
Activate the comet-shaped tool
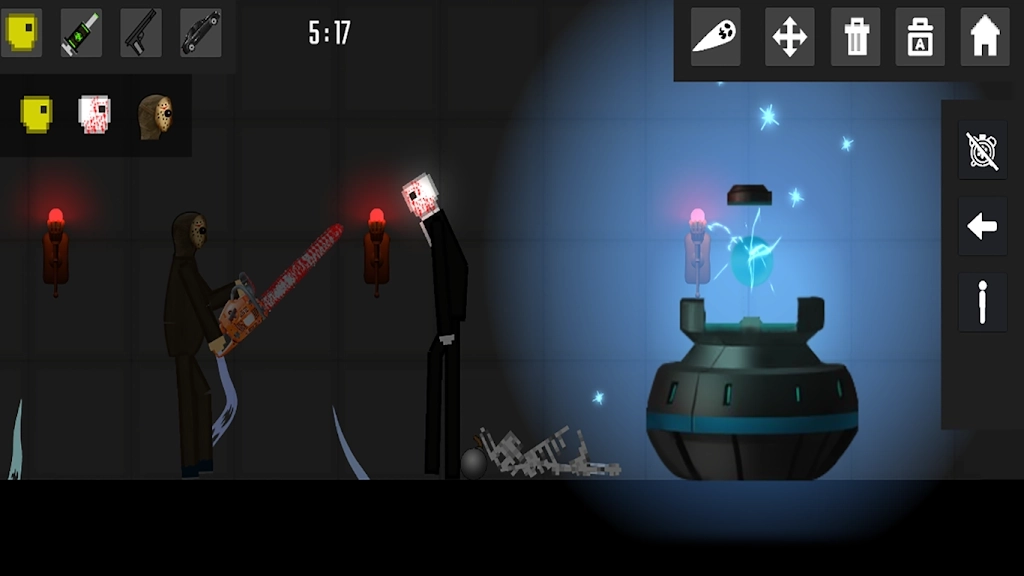pos(716,37)
